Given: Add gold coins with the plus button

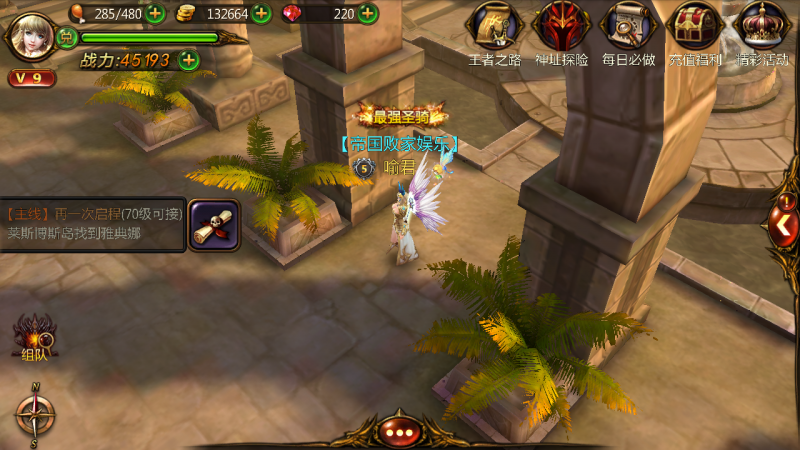Looking at the screenshot, I should (x=261, y=13).
